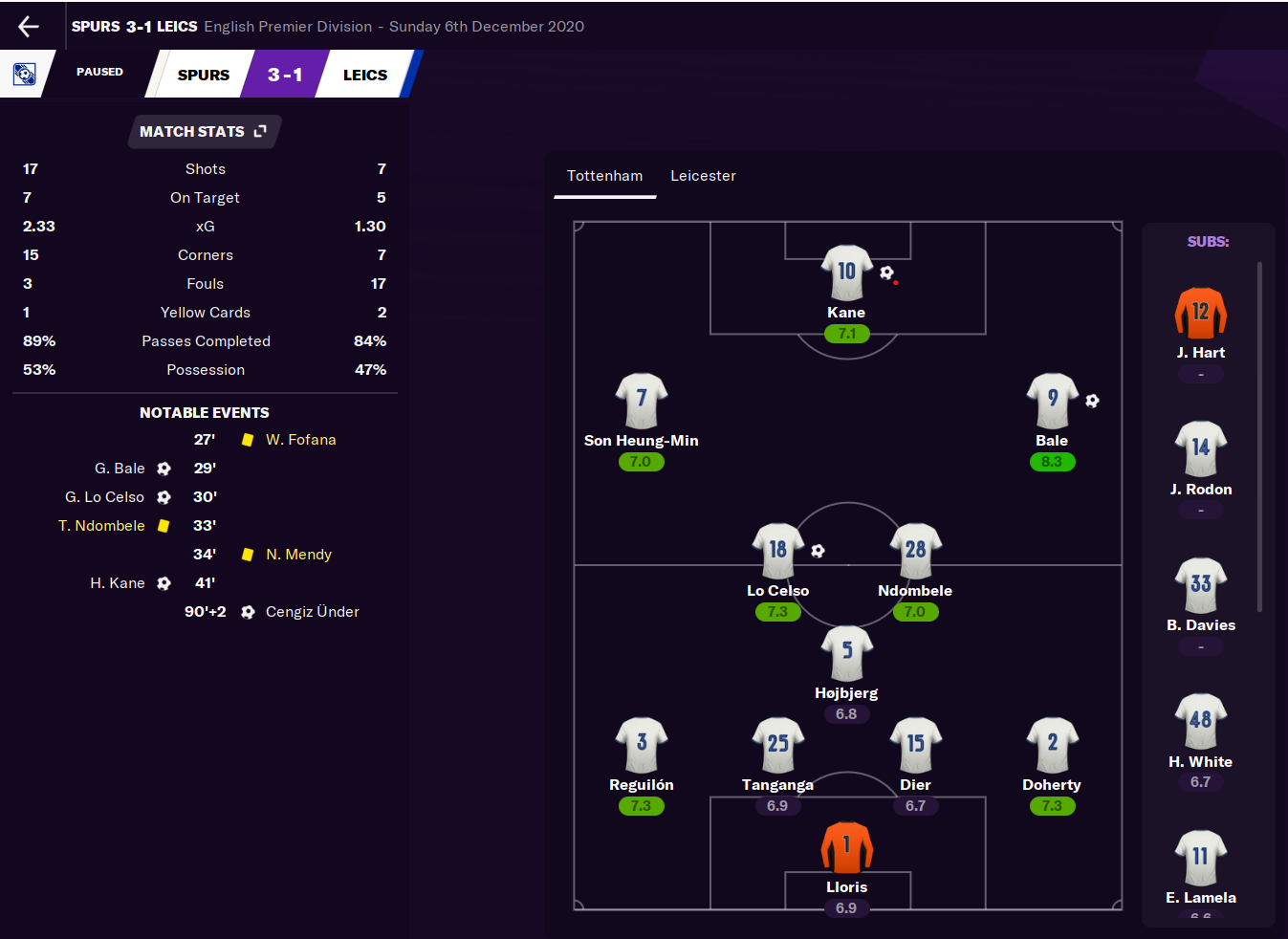Select Kane's number 10 shirt
1288x939 pixels.
[x=846, y=273]
